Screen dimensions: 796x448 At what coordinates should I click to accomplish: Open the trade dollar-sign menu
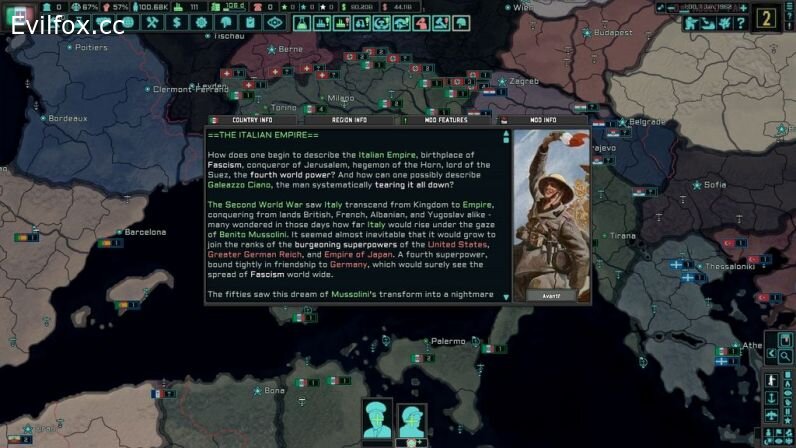(176, 22)
